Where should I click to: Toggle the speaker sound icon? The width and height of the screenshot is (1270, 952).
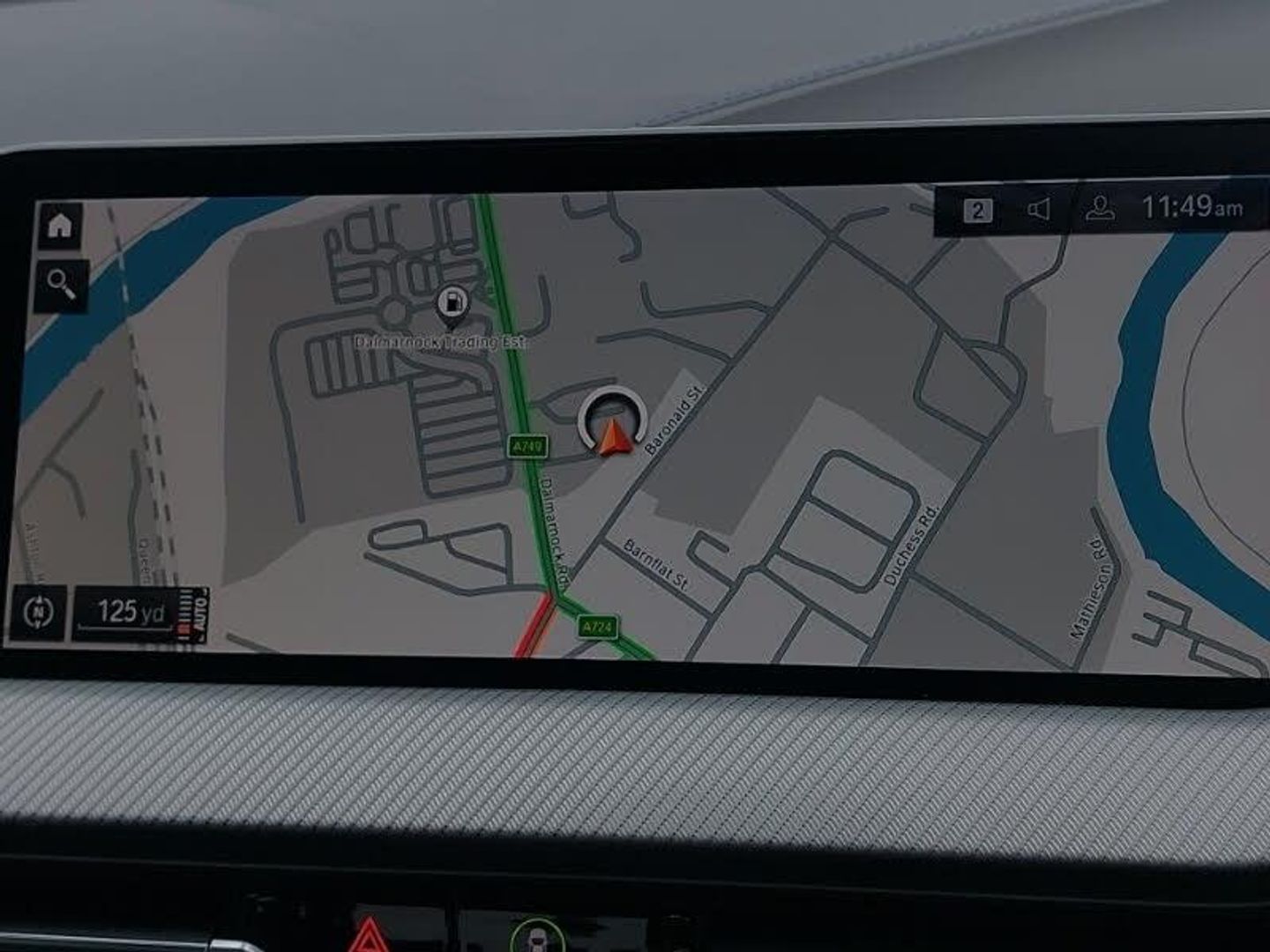[1039, 210]
